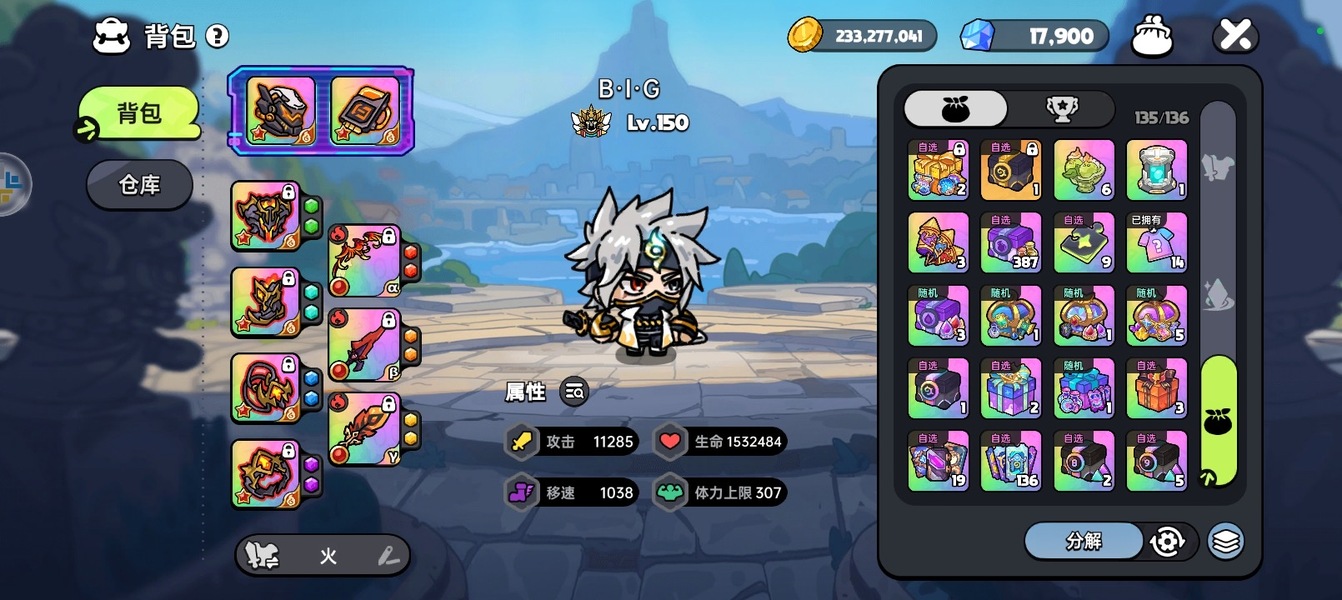
Task: Close the backpack screen
Action: pos(1235,36)
